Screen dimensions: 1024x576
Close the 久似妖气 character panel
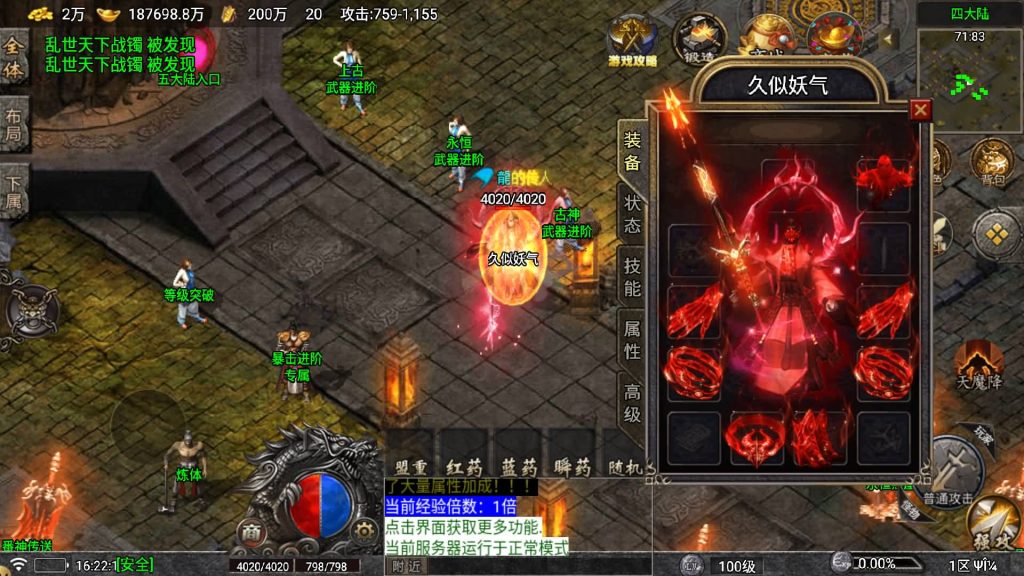click(920, 110)
